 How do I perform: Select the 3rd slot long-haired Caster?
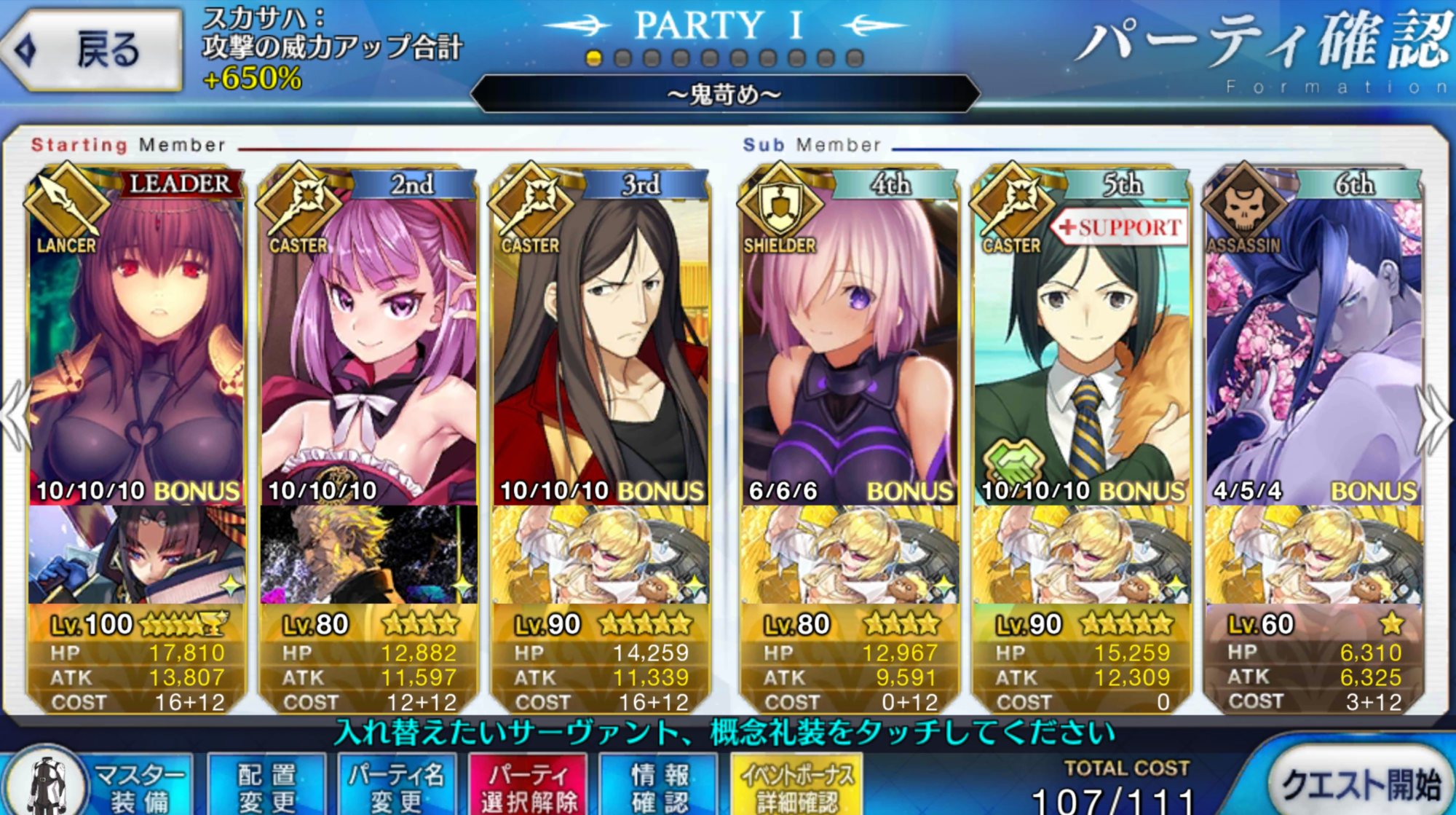coord(601,342)
